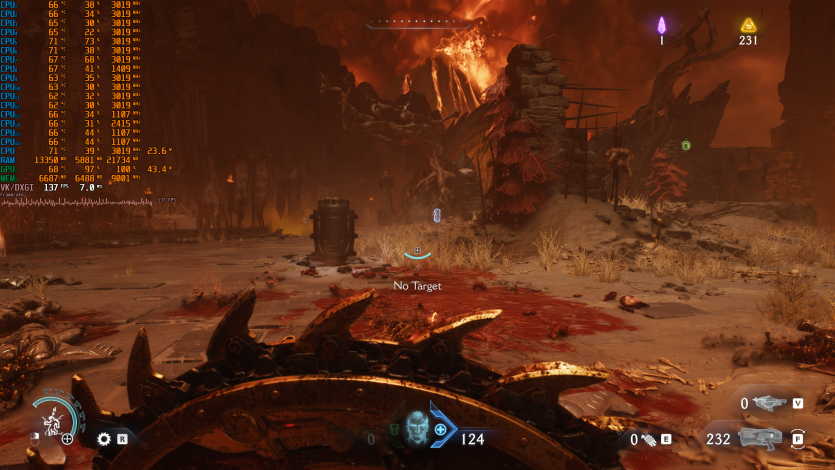Click the gold currency triangle icon
This screenshot has width=835, height=470.
[747, 25]
